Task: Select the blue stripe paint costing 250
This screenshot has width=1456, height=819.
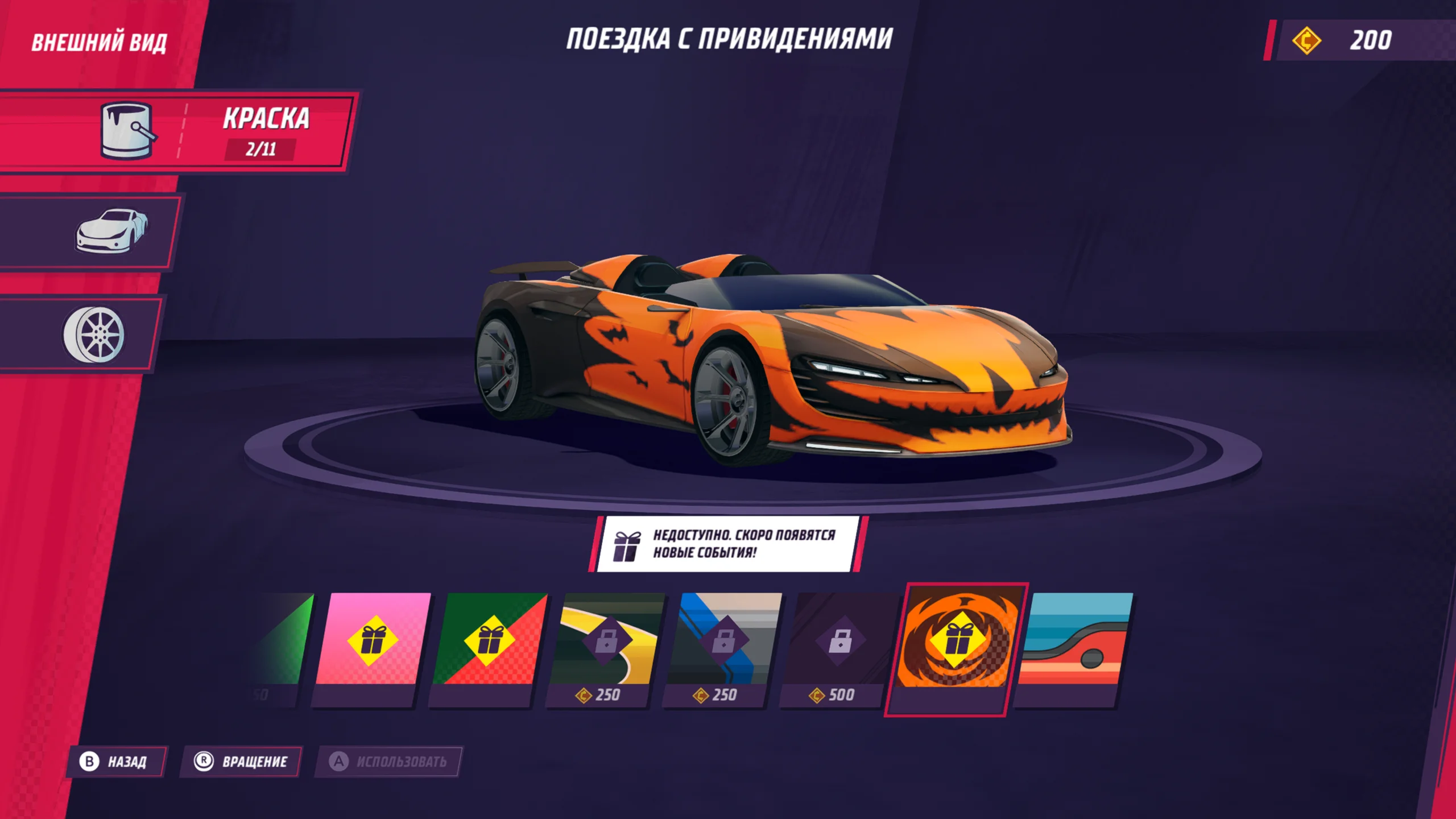Action: 722,646
